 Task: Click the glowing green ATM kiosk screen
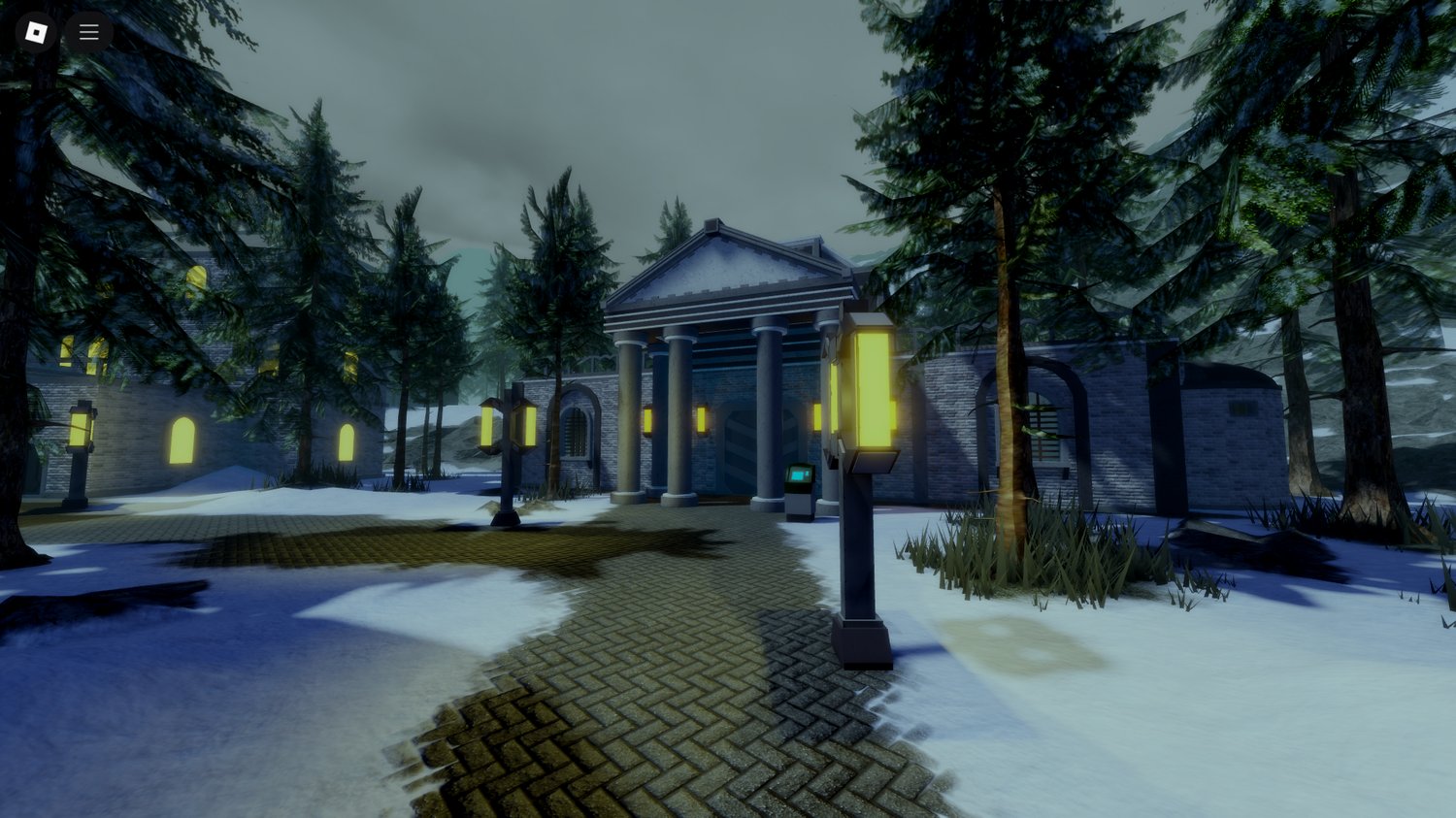tap(797, 476)
